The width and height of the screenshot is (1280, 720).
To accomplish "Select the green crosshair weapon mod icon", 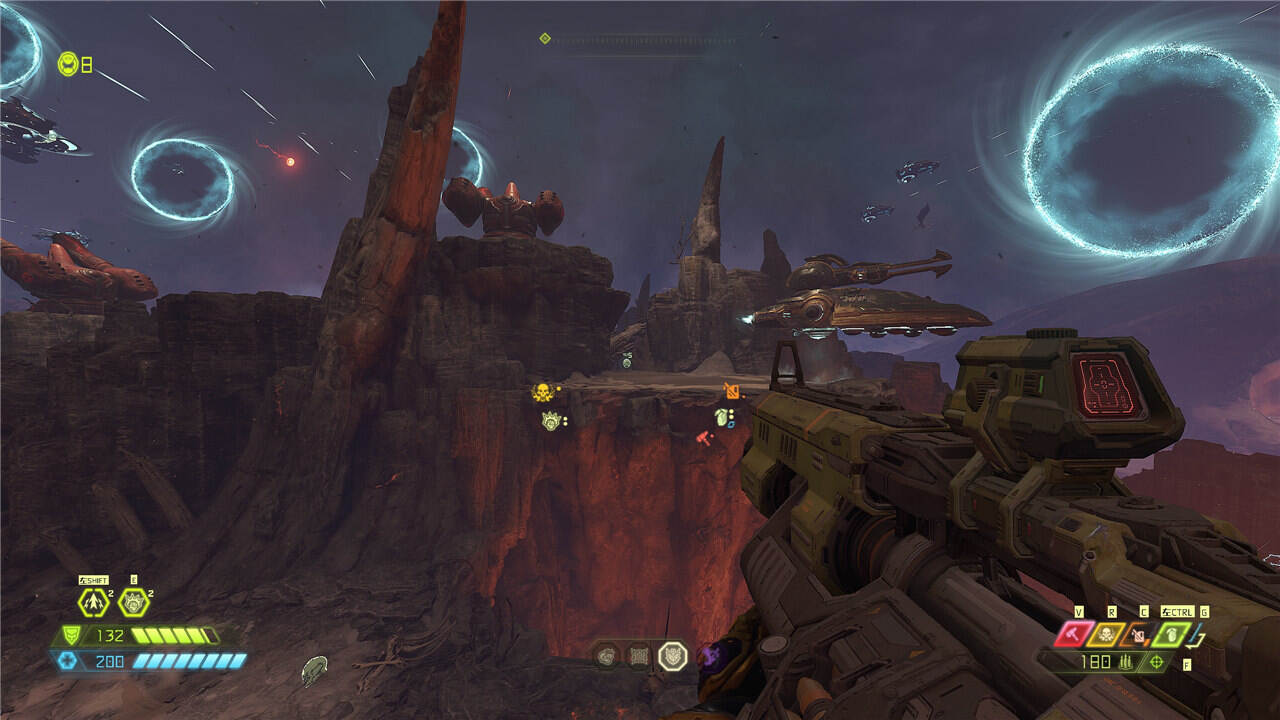I will pos(1157,662).
